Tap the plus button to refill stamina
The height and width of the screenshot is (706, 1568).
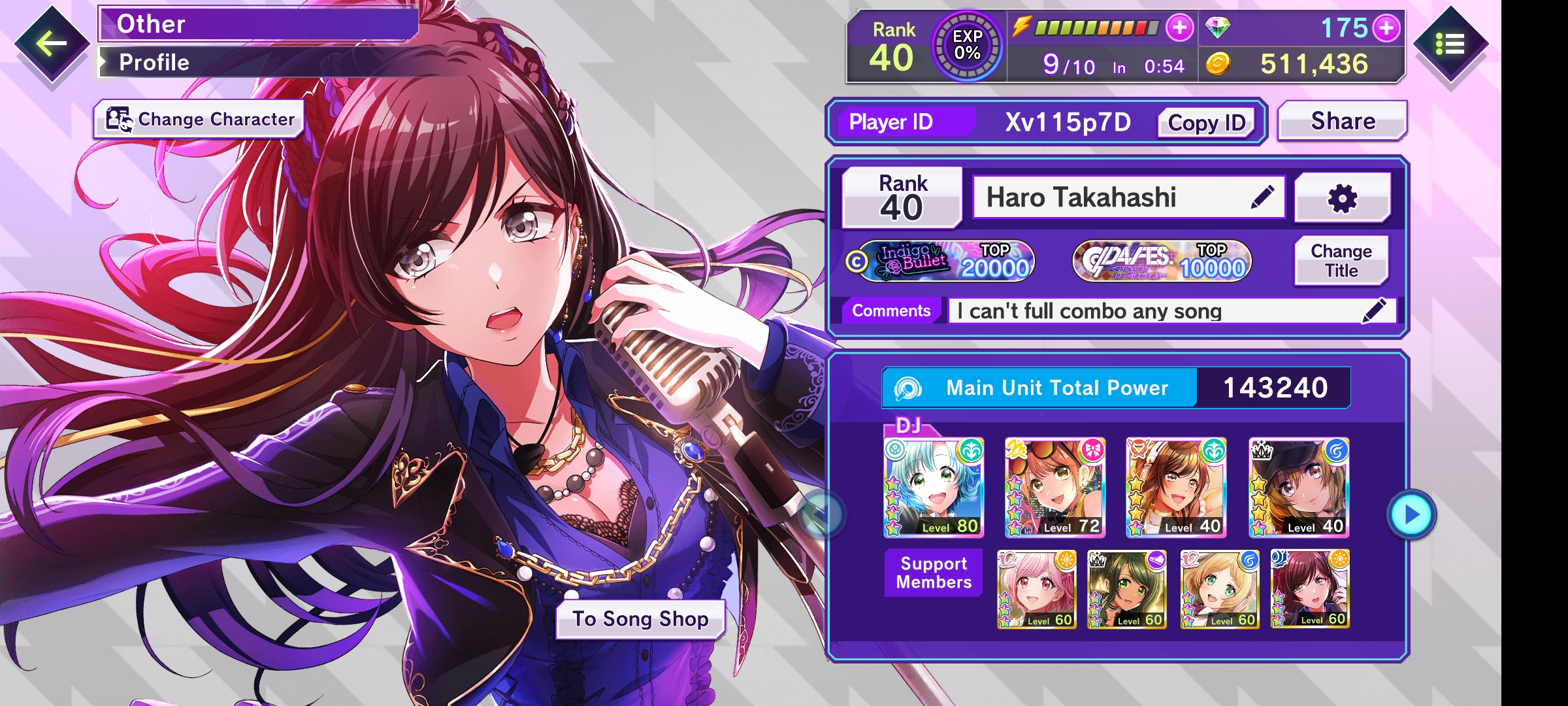pos(1180,28)
